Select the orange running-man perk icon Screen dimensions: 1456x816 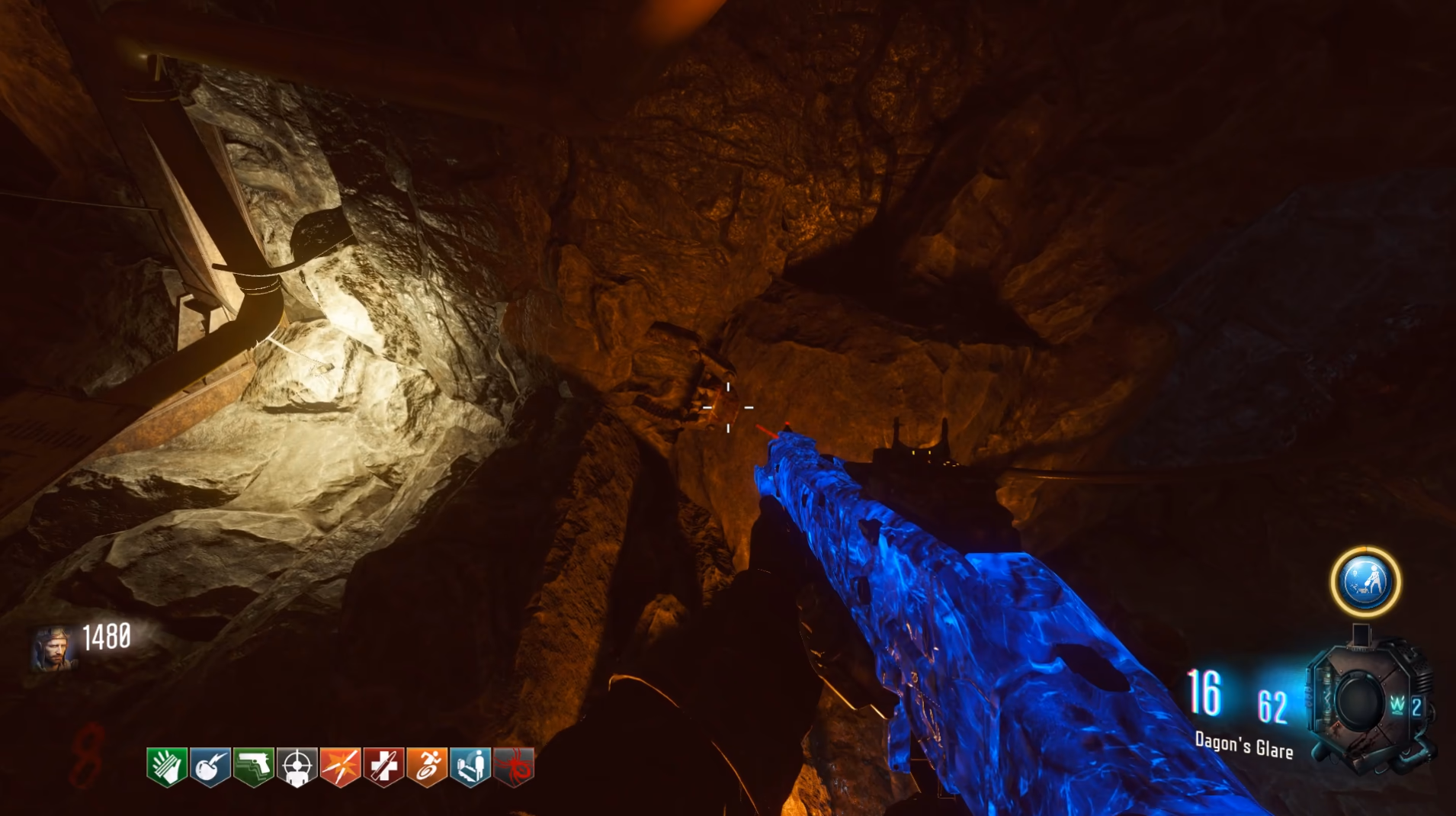click(428, 766)
